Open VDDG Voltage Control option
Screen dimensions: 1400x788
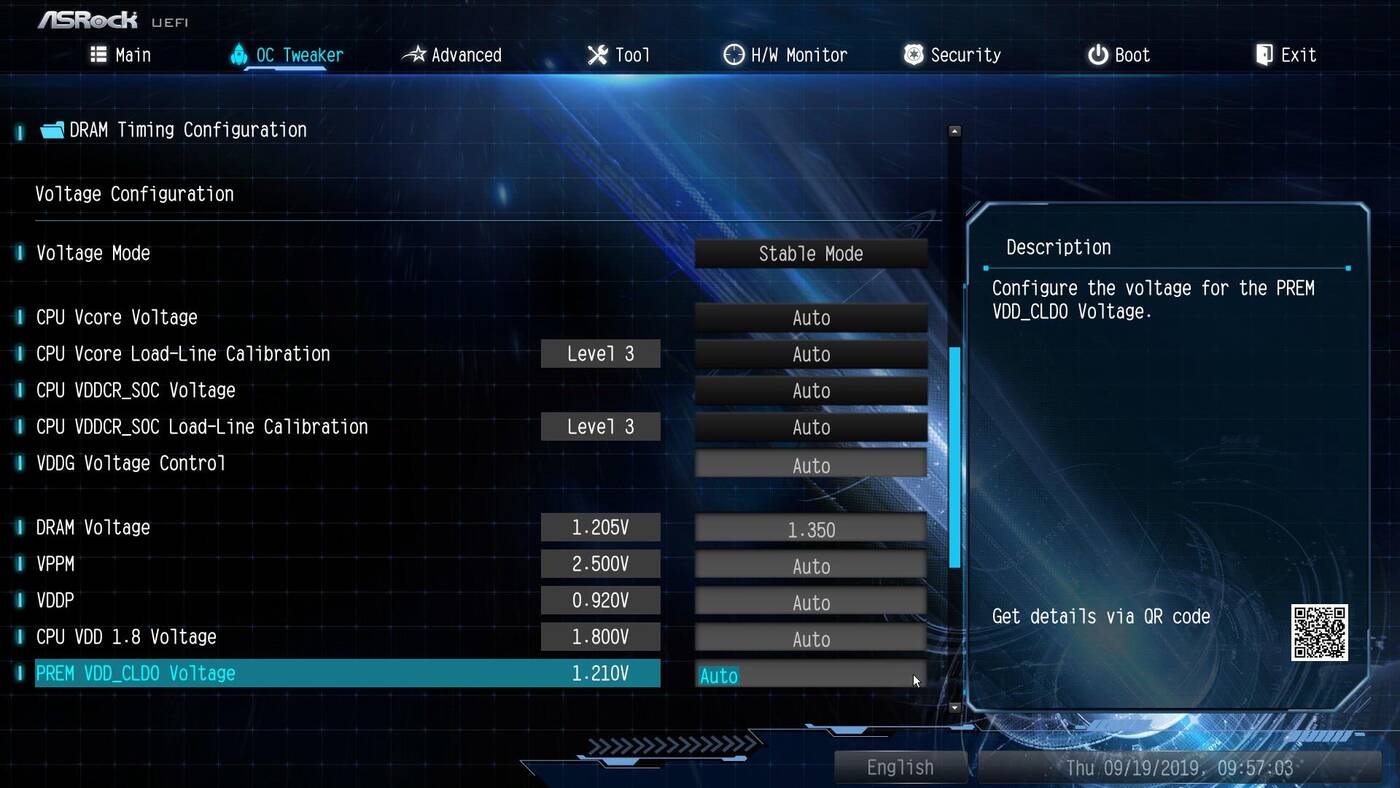(810, 465)
